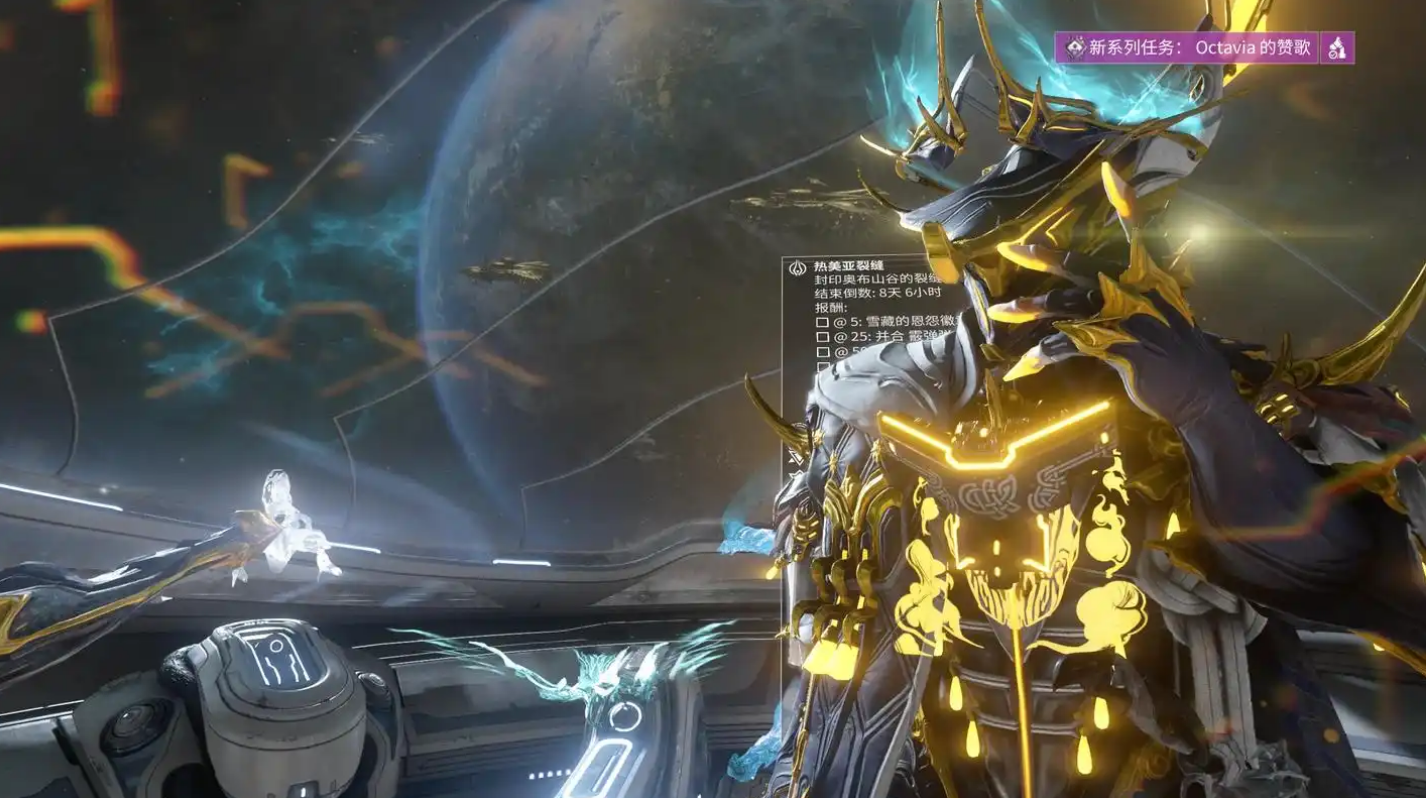Open the new quest notification for Octavia's Anthem
The width and height of the screenshot is (1426, 798).
1187,47
